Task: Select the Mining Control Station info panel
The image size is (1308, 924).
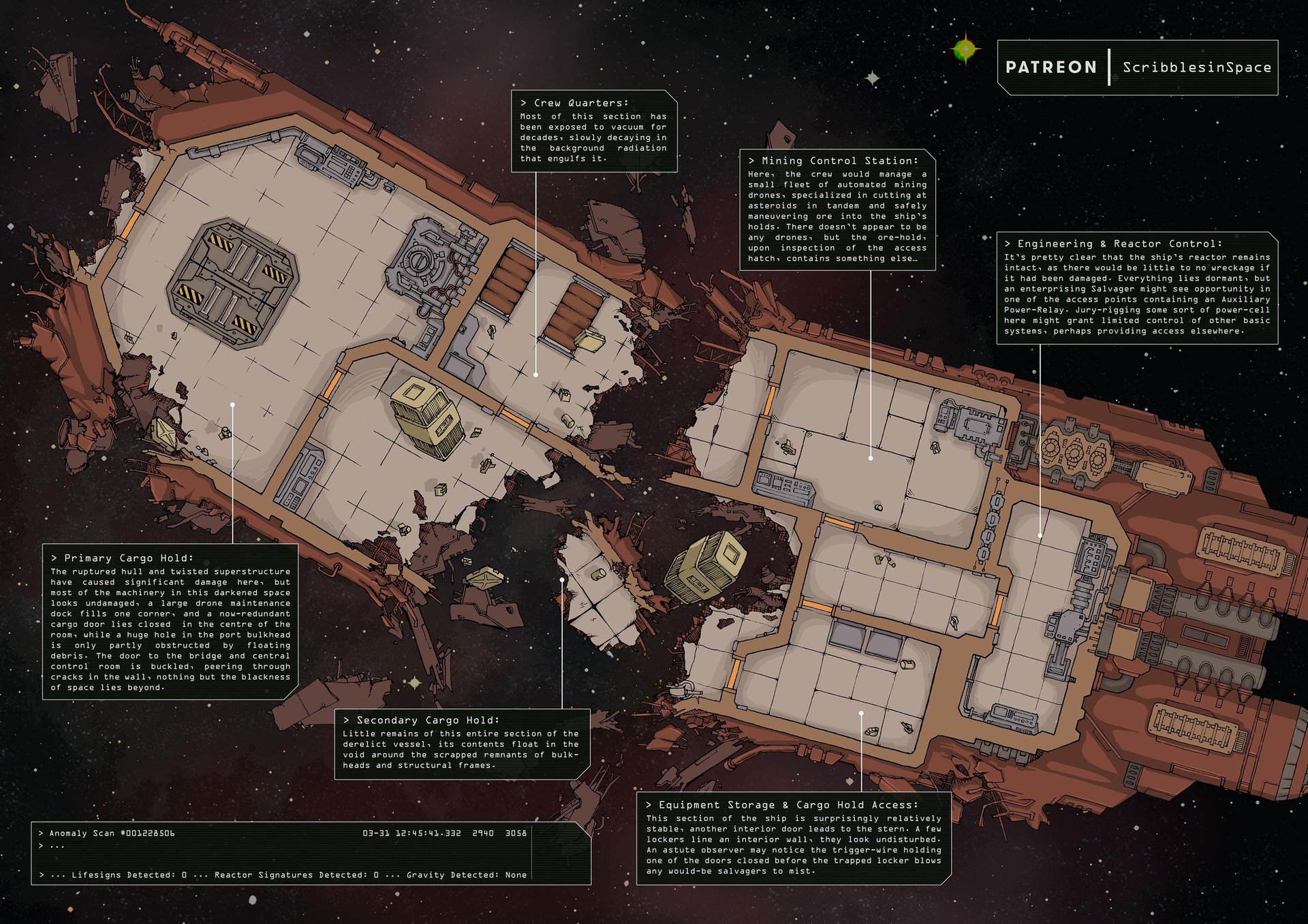Action: click(x=837, y=210)
